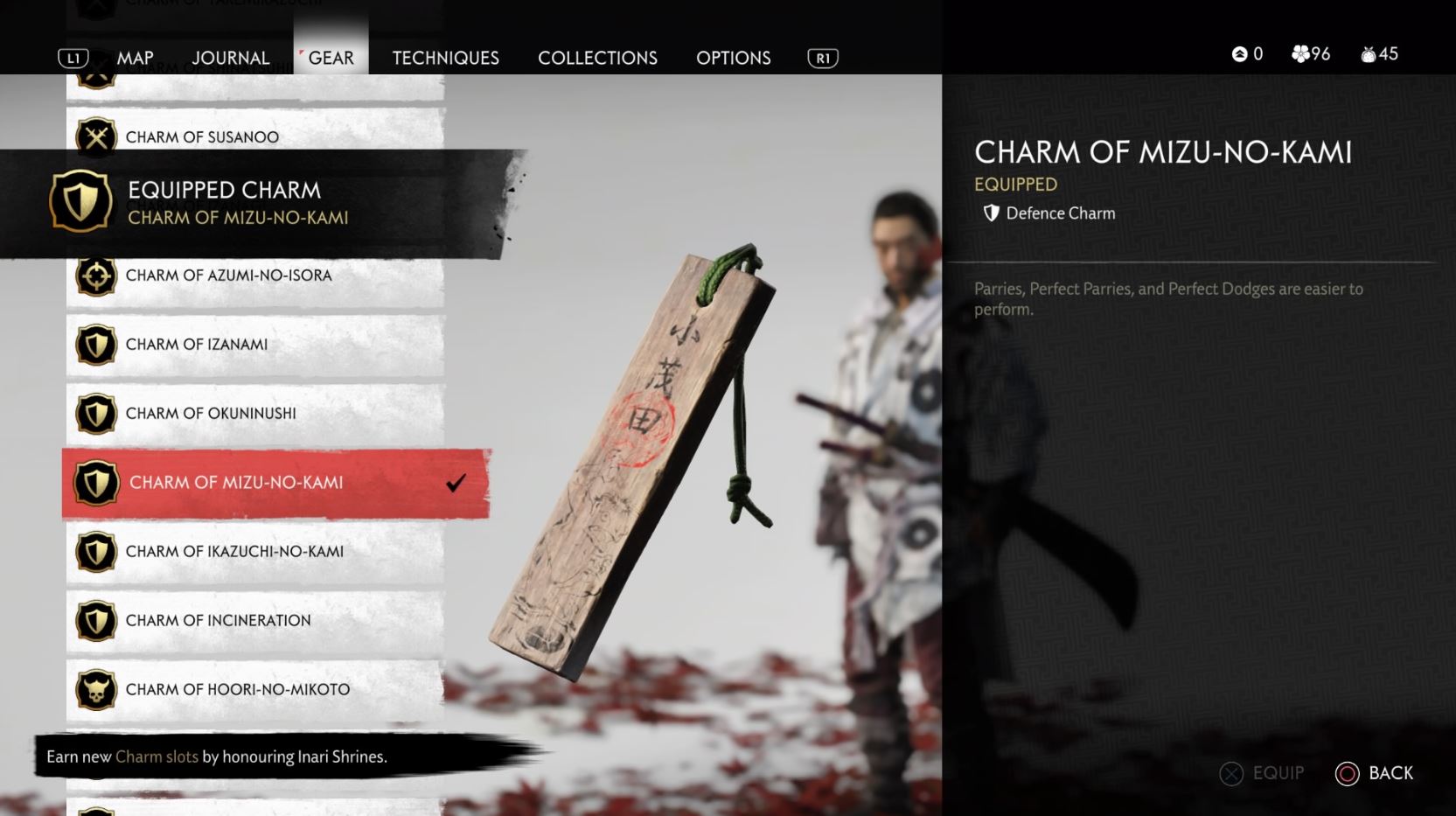Open the L1 previous menu shortcut
Image resolution: width=1456 pixels, height=816 pixels.
pos(74,57)
